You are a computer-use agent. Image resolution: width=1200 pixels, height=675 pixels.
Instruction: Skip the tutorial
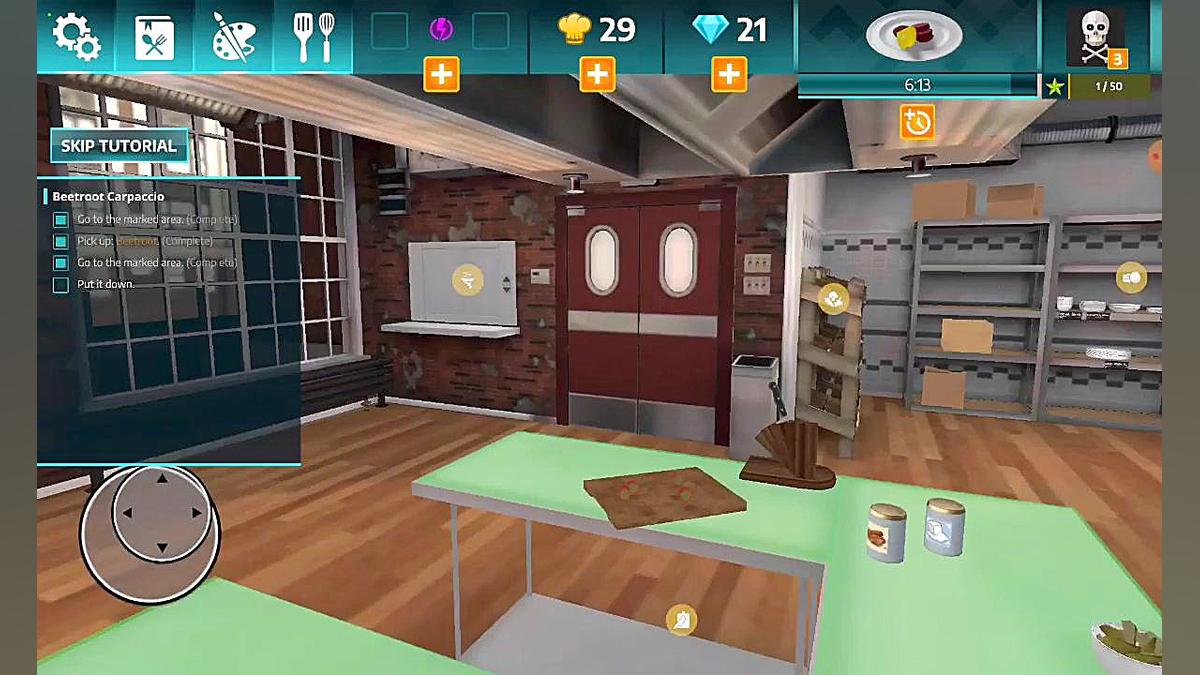pyautogui.click(x=119, y=146)
